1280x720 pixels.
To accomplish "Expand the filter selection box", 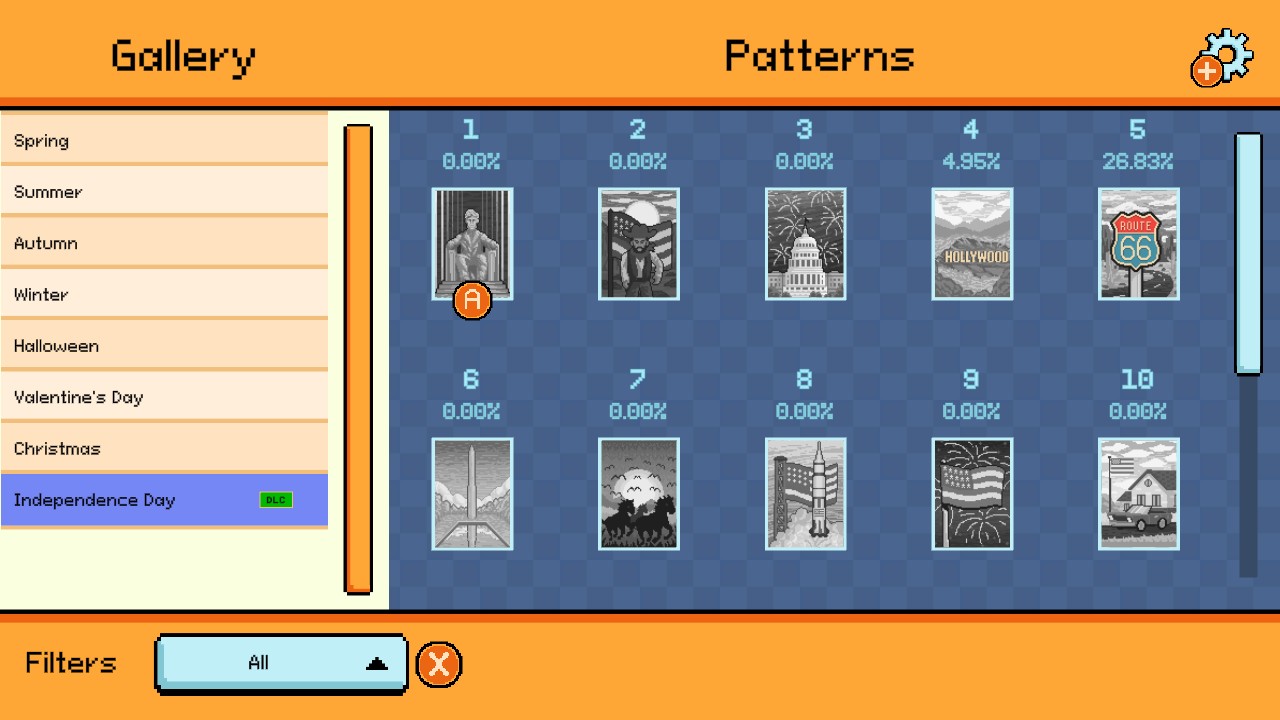I will (280, 663).
